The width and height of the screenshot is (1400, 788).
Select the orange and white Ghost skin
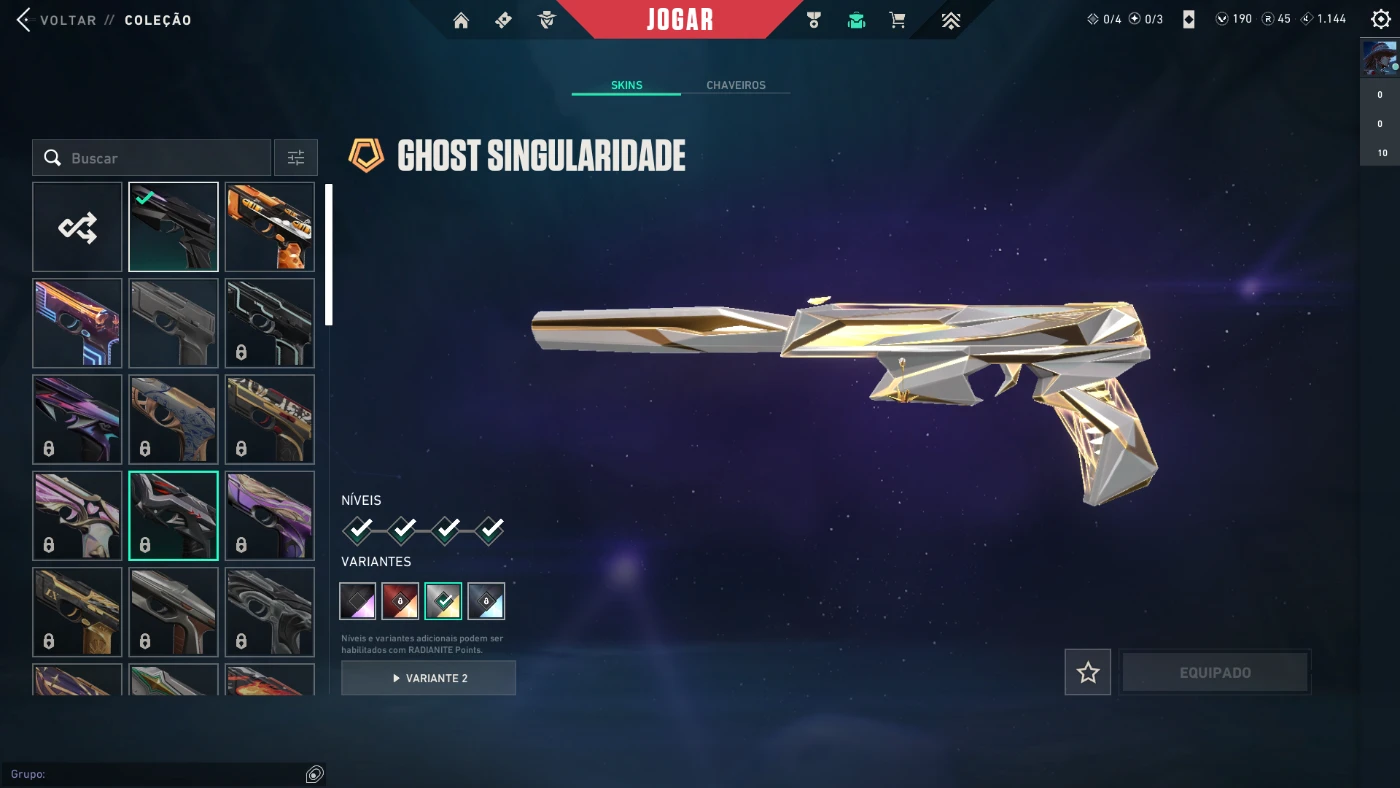click(270, 227)
